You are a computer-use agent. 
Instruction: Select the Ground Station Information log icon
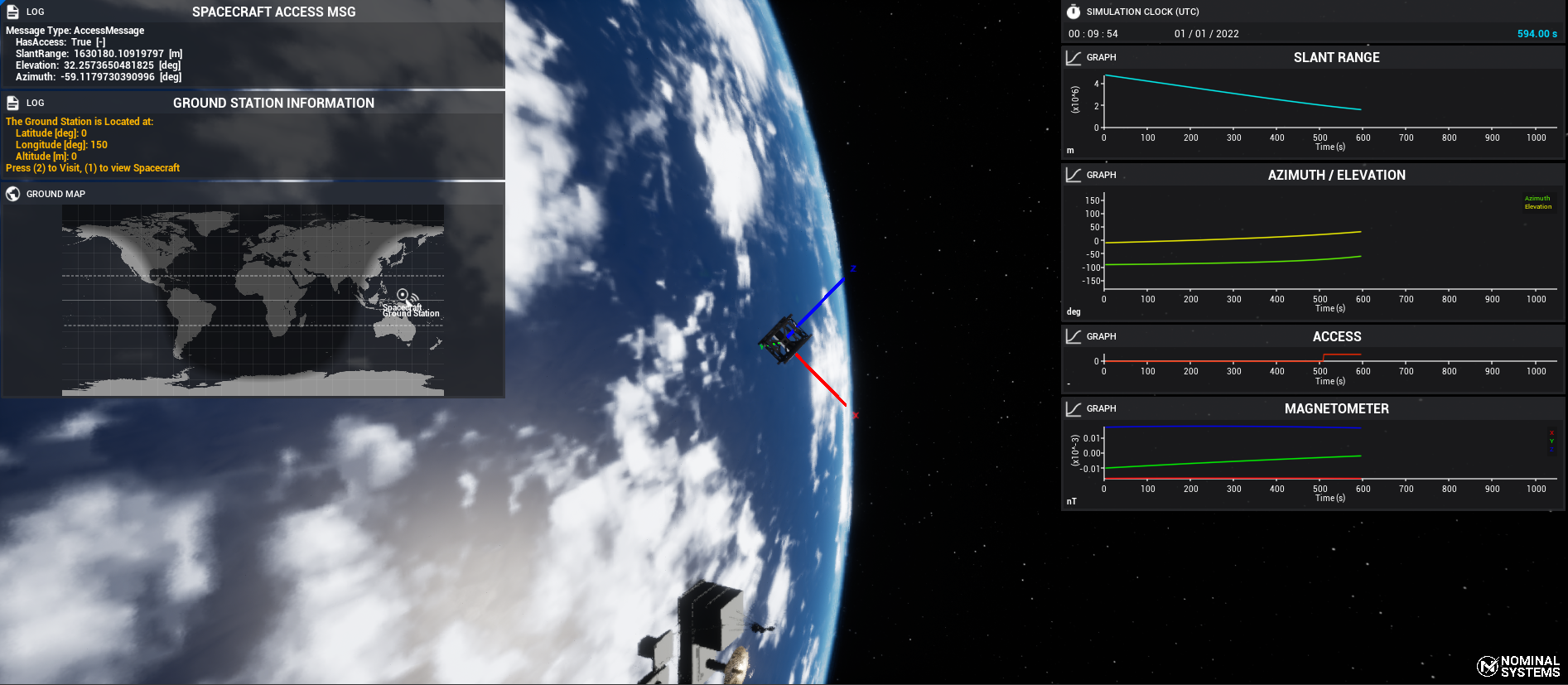pos(12,103)
